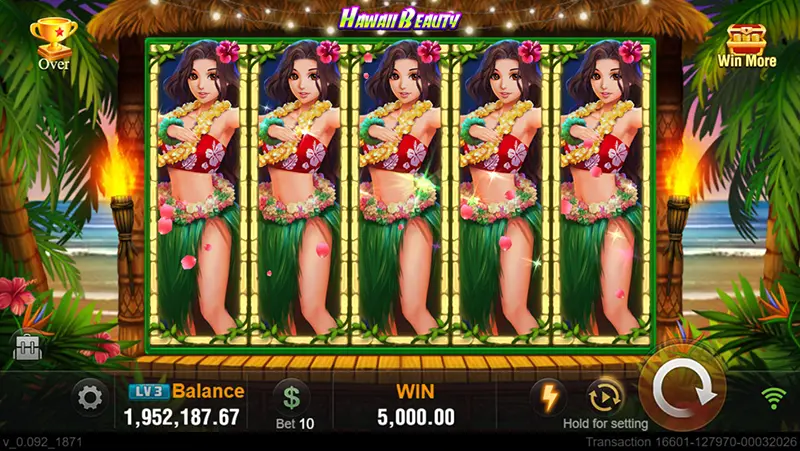This screenshot has height=451, width=800.
Task: Activate the auto-spin button
Action: 606,396
